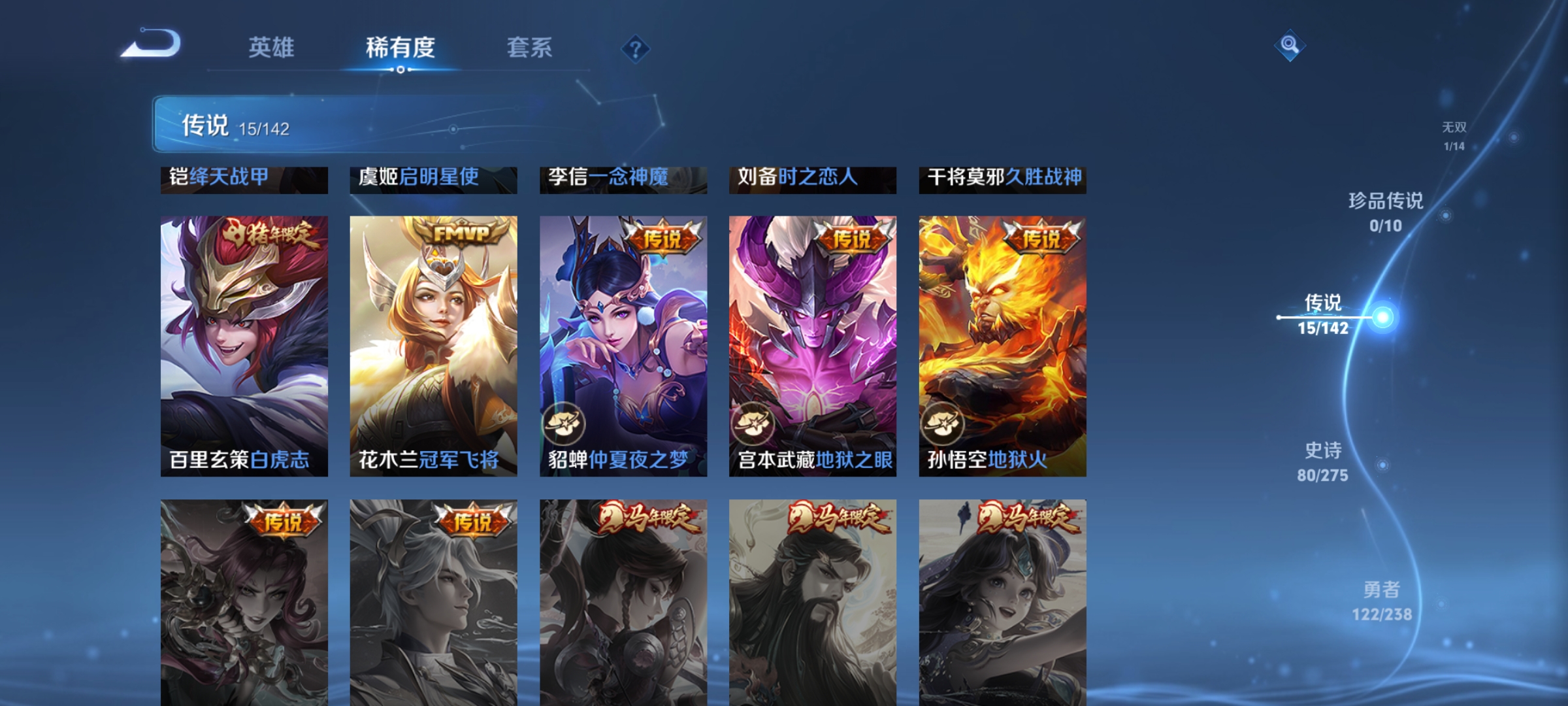Image resolution: width=1568 pixels, height=706 pixels.
Task: Open the skin search magnifier icon
Action: pos(1288,44)
